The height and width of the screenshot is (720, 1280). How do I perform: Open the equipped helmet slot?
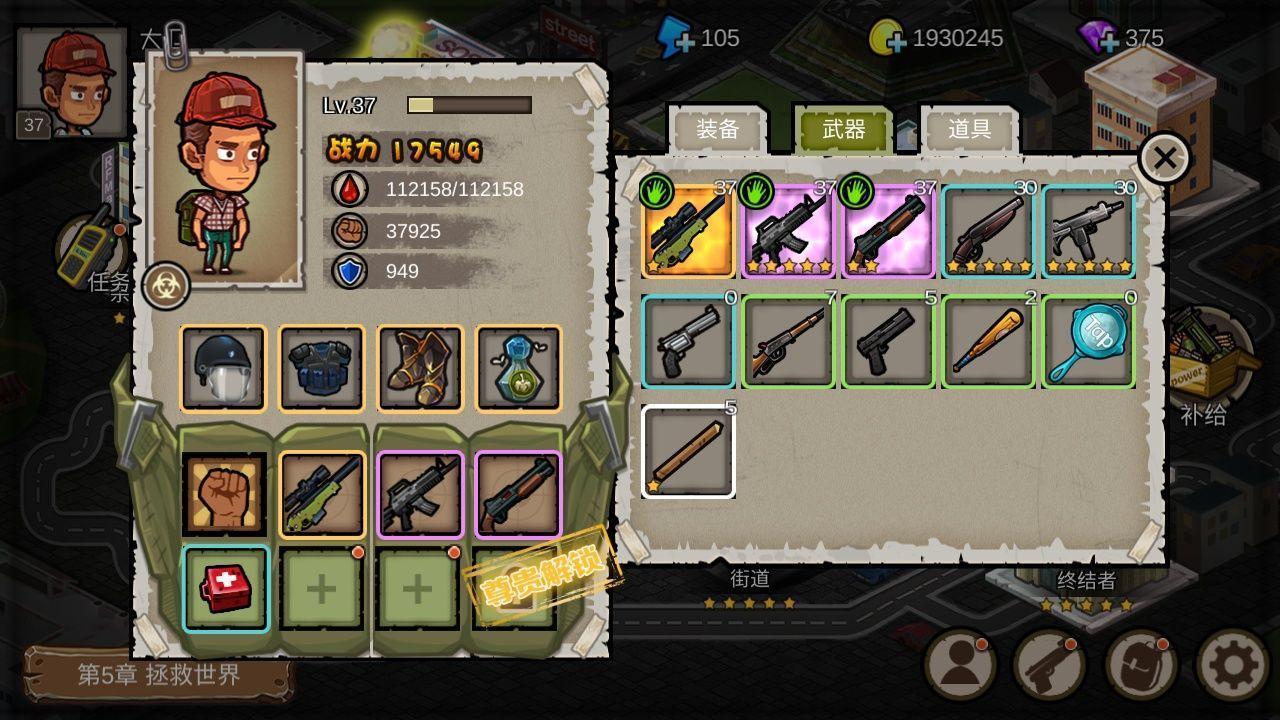coord(223,368)
